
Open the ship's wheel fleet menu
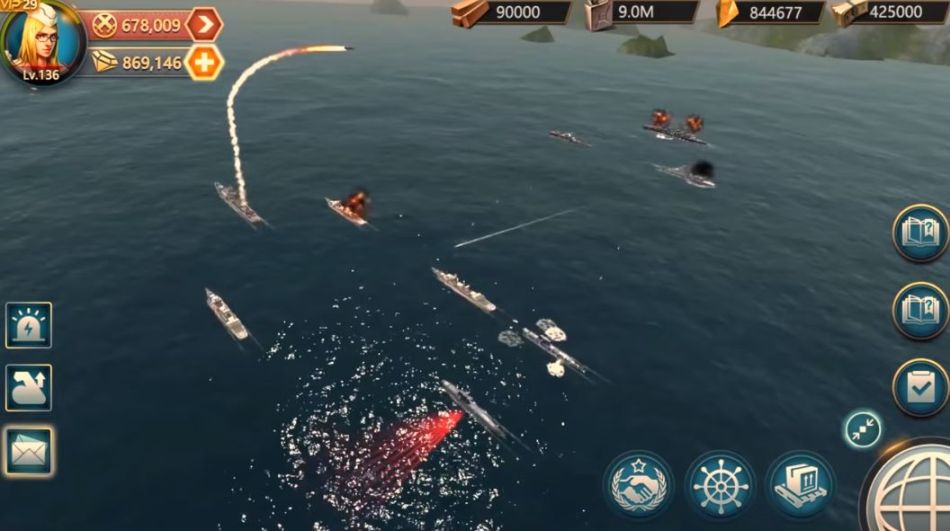coord(720,485)
